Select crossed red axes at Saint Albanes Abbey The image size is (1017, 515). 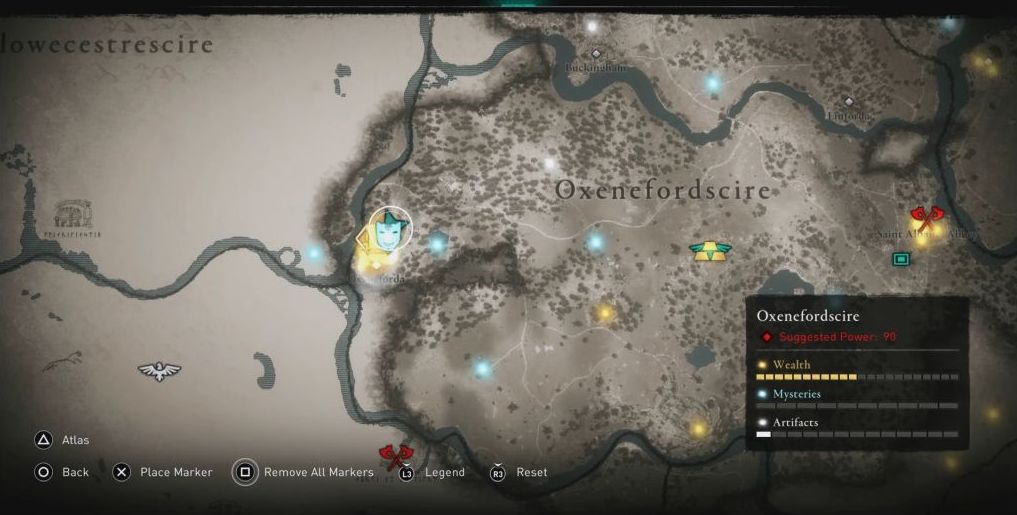pos(927,217)
